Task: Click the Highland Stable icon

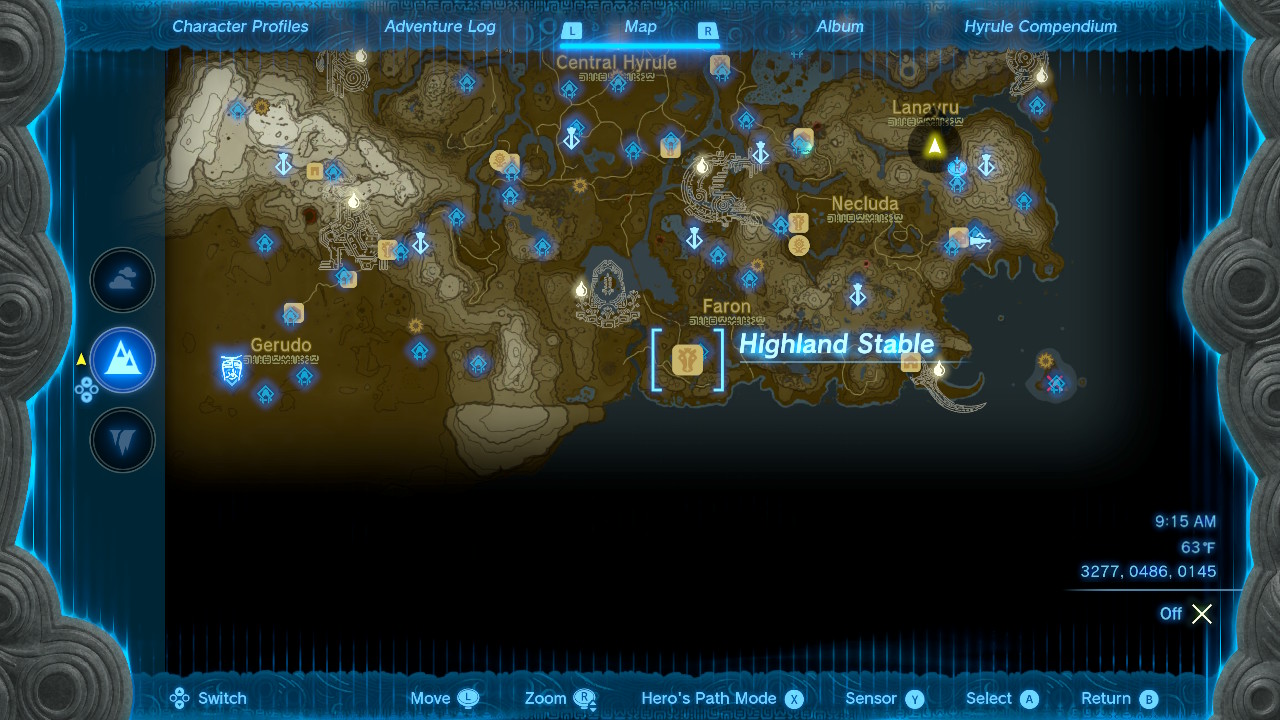Action: pyautogui.click(x=687, y=361)
